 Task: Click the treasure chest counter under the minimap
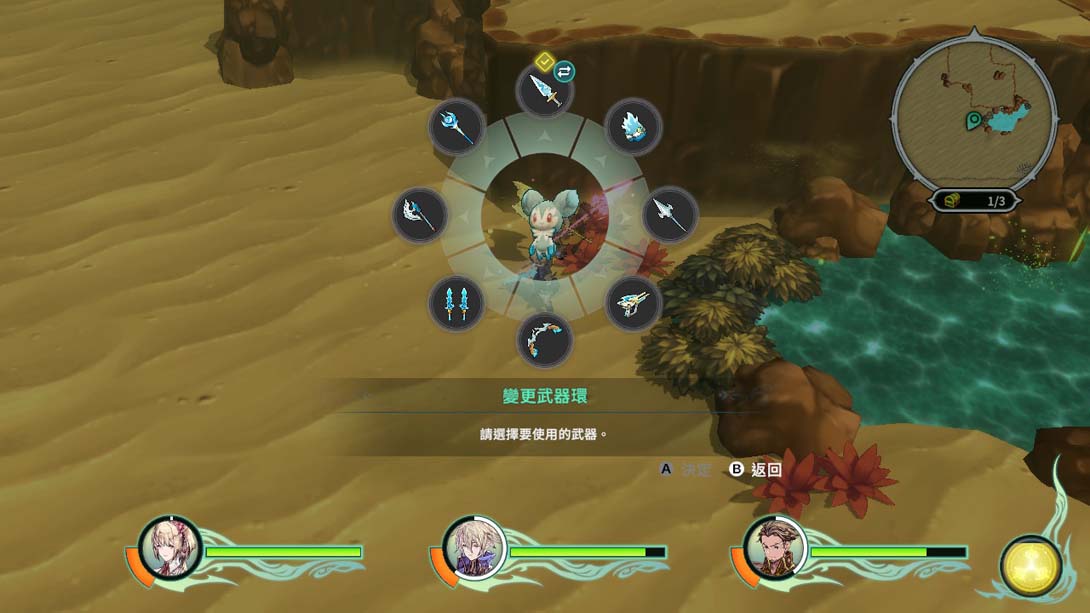coord(974,201)
